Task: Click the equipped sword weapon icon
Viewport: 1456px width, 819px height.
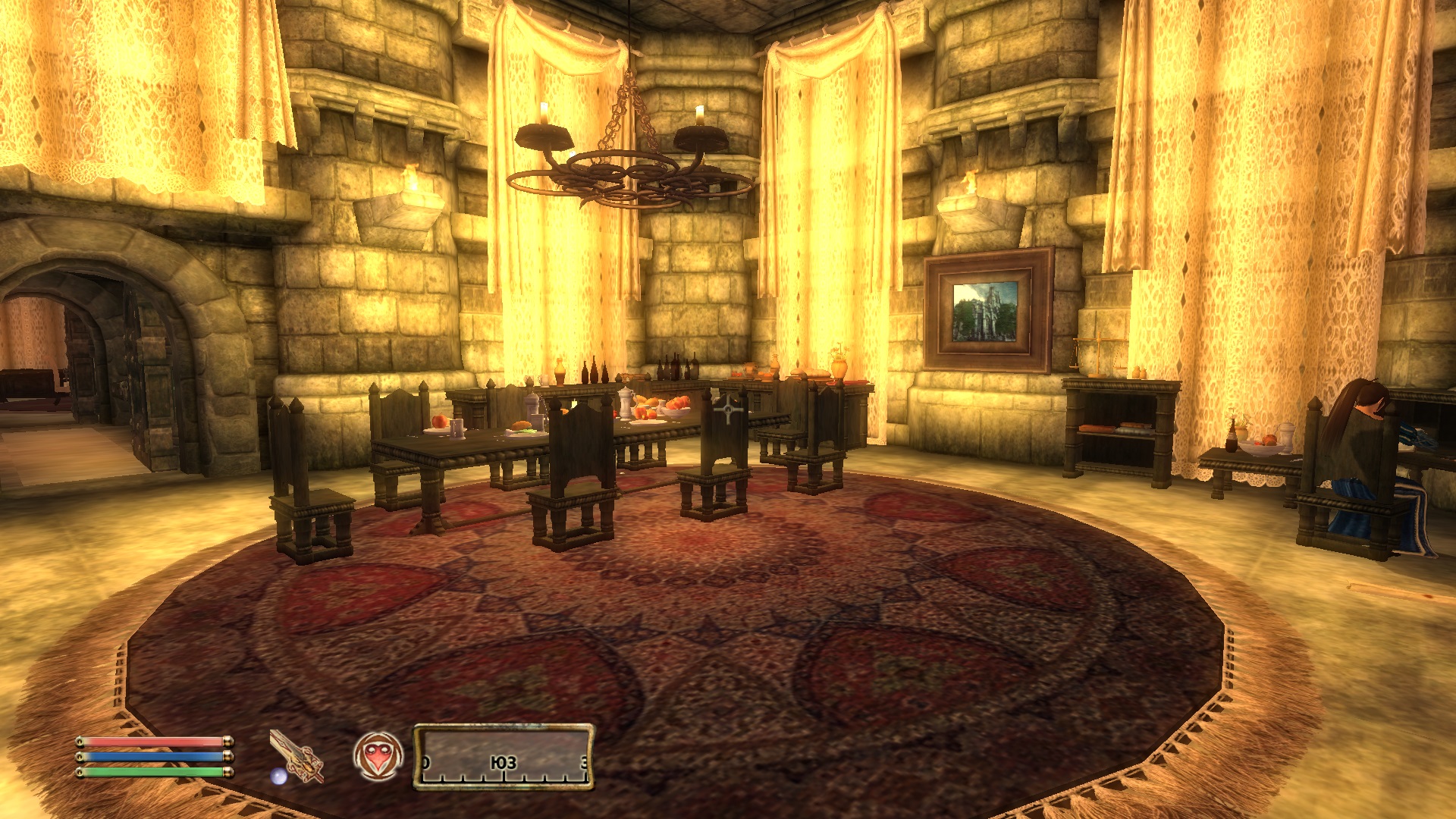Action: pos(297,755)
